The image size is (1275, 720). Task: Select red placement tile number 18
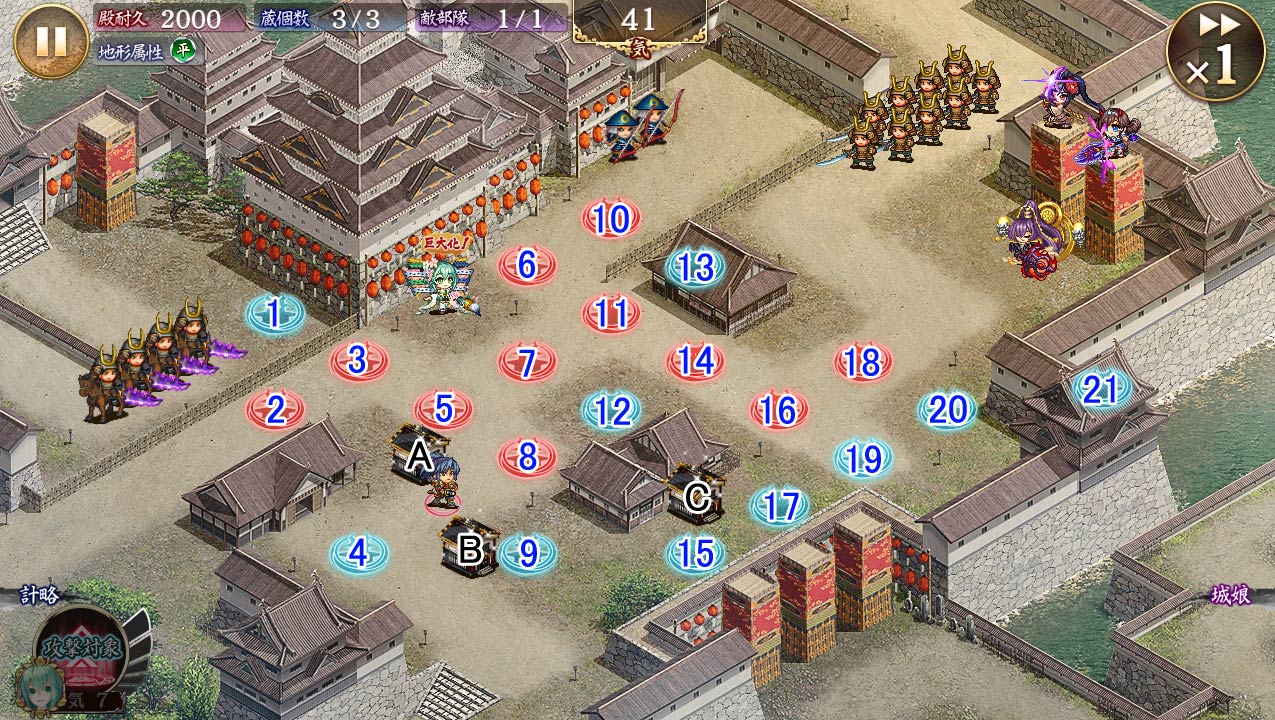[863, 362]
